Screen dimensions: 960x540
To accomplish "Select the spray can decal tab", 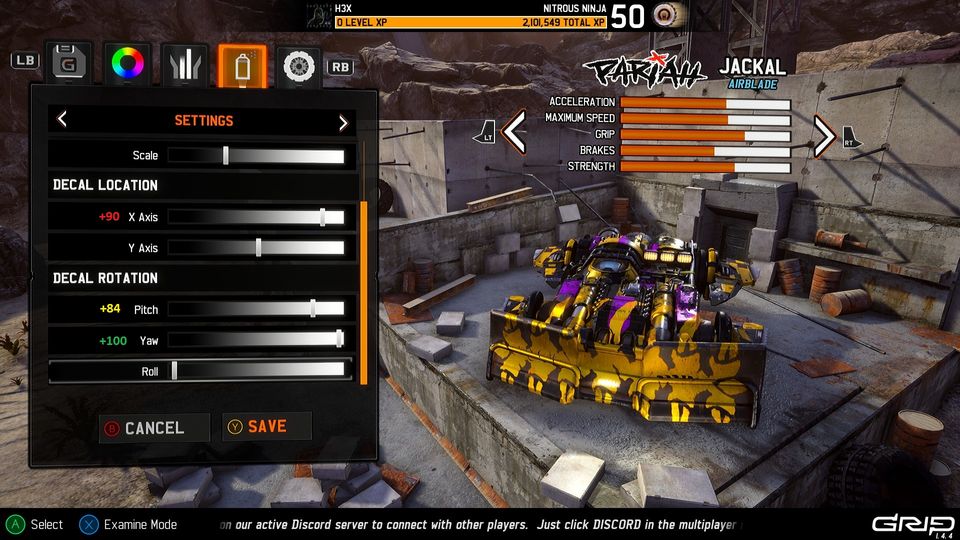I will pos(242,64).
